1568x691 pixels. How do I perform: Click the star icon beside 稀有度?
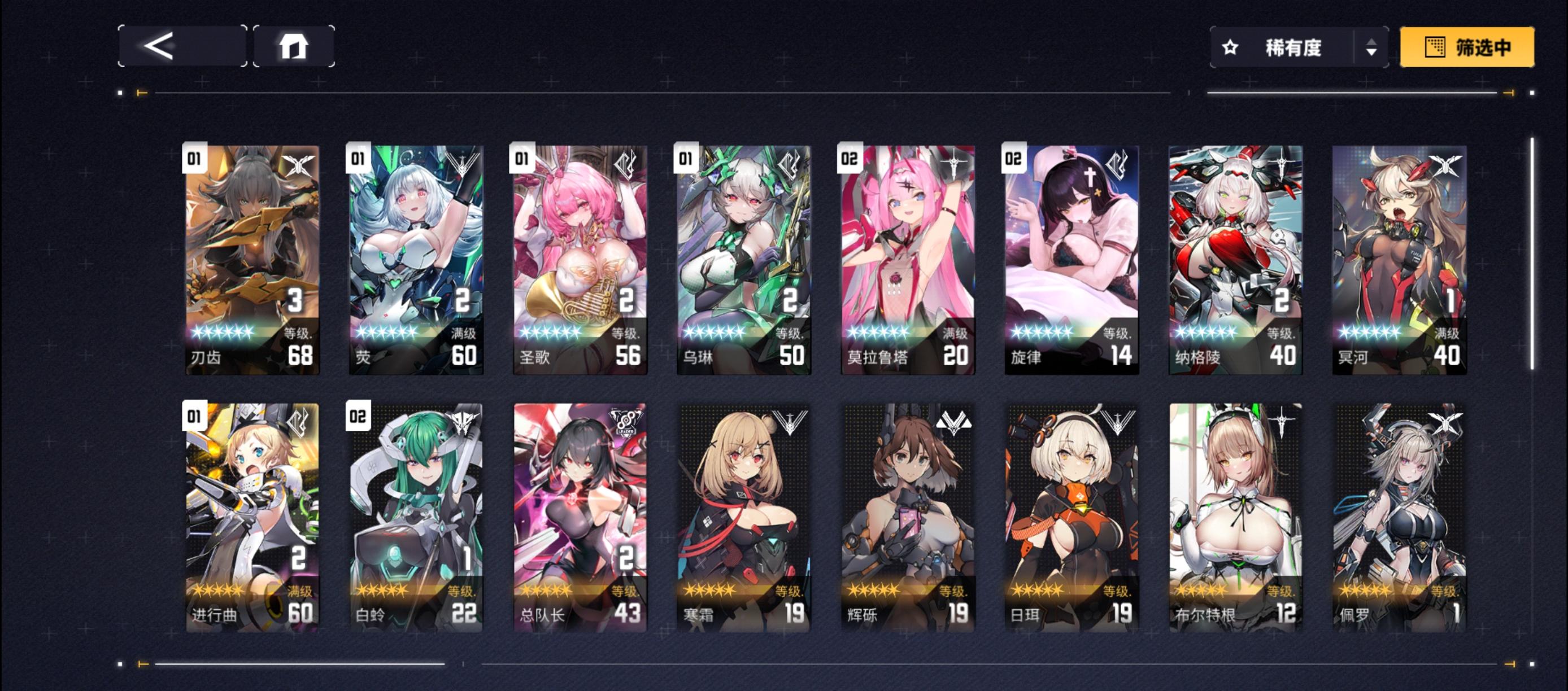point(1231,48)
